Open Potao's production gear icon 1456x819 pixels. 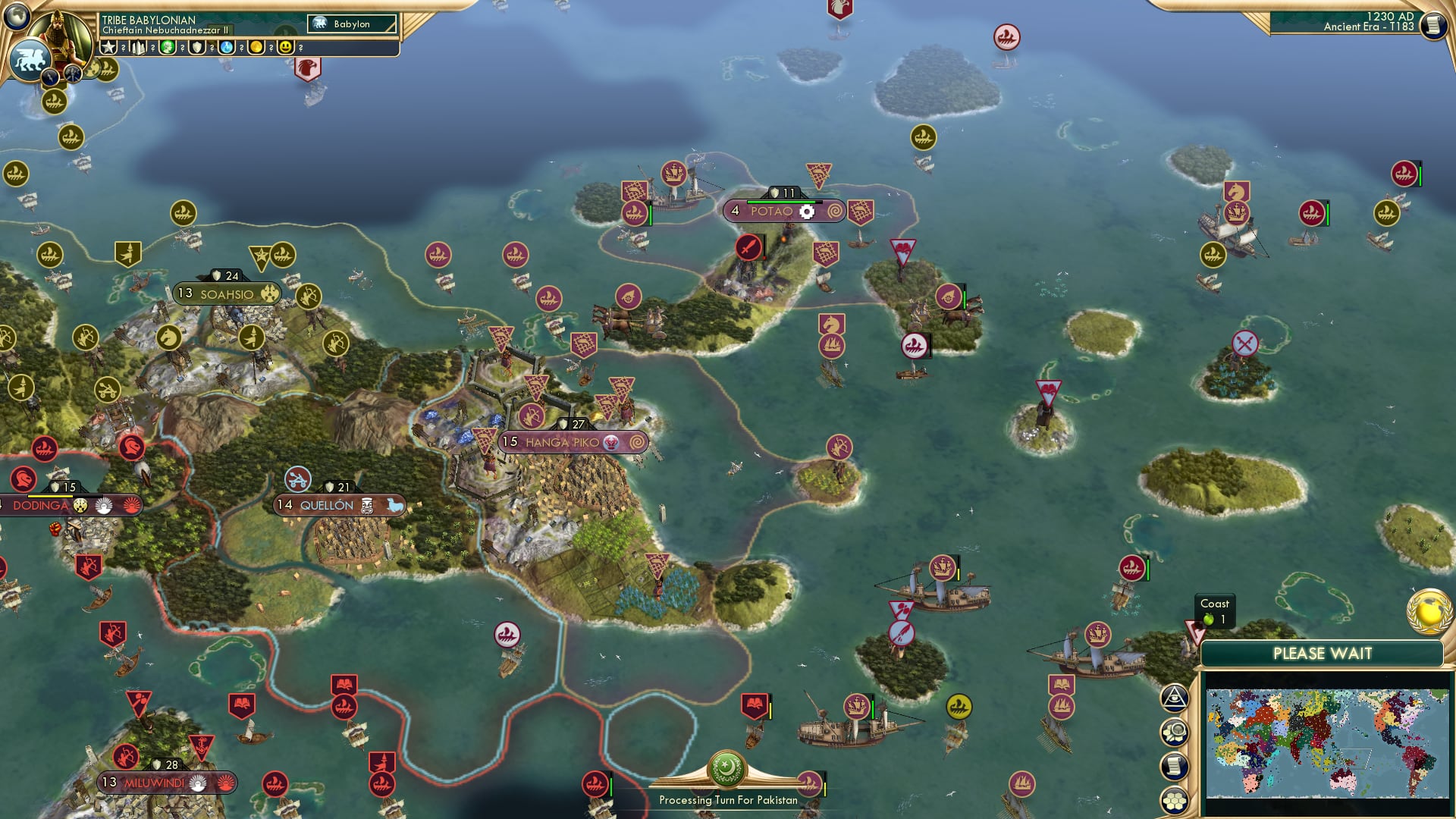click(x=808, y=212)
